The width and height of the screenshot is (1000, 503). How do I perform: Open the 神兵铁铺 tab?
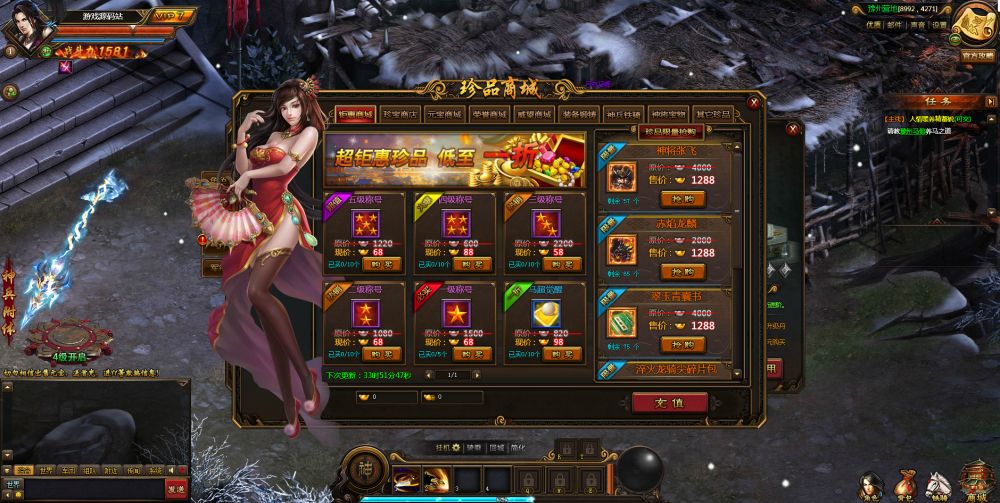point(624,114)
